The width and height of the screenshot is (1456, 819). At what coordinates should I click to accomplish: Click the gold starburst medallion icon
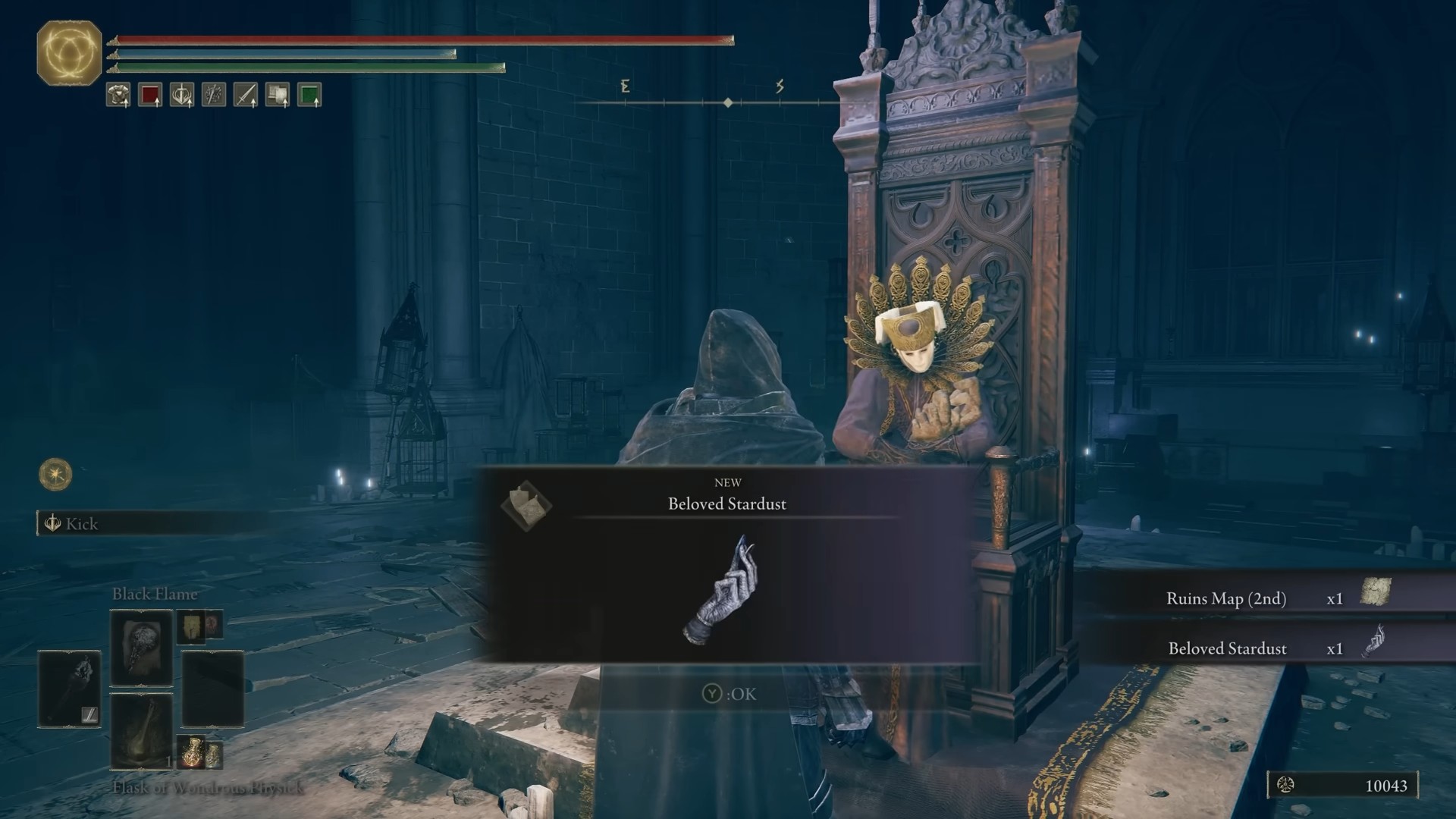tap(55, 475)
